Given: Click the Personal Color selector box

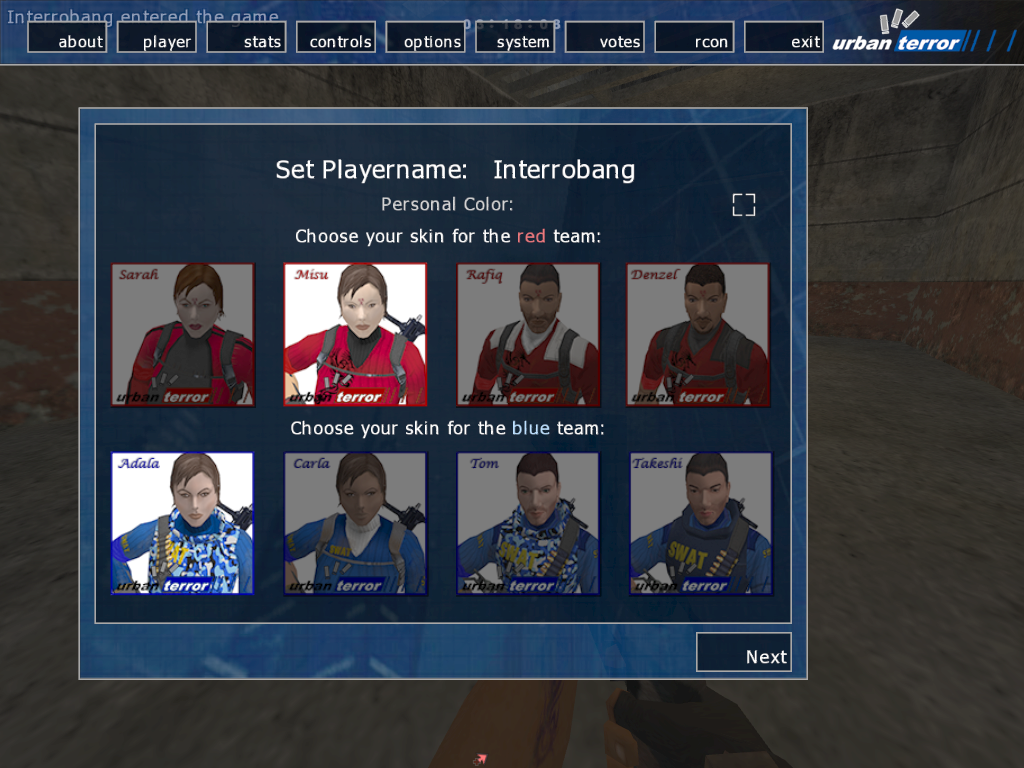Looking at the screenshot, I should (744, 205).
